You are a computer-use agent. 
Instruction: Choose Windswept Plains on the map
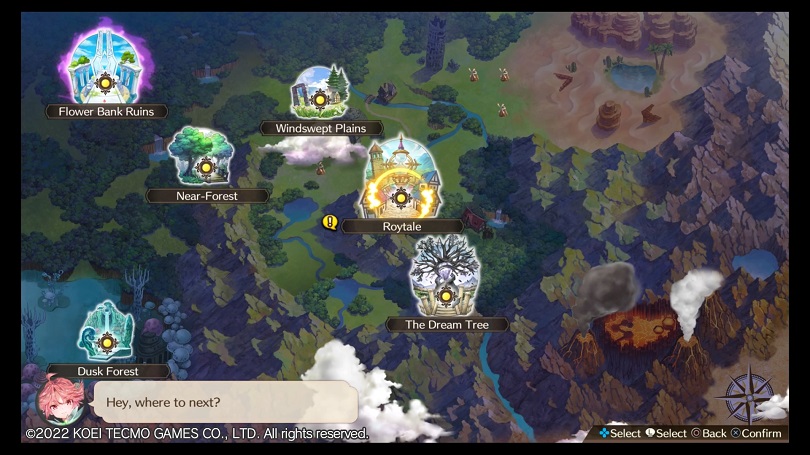click(x=320, y=99)
